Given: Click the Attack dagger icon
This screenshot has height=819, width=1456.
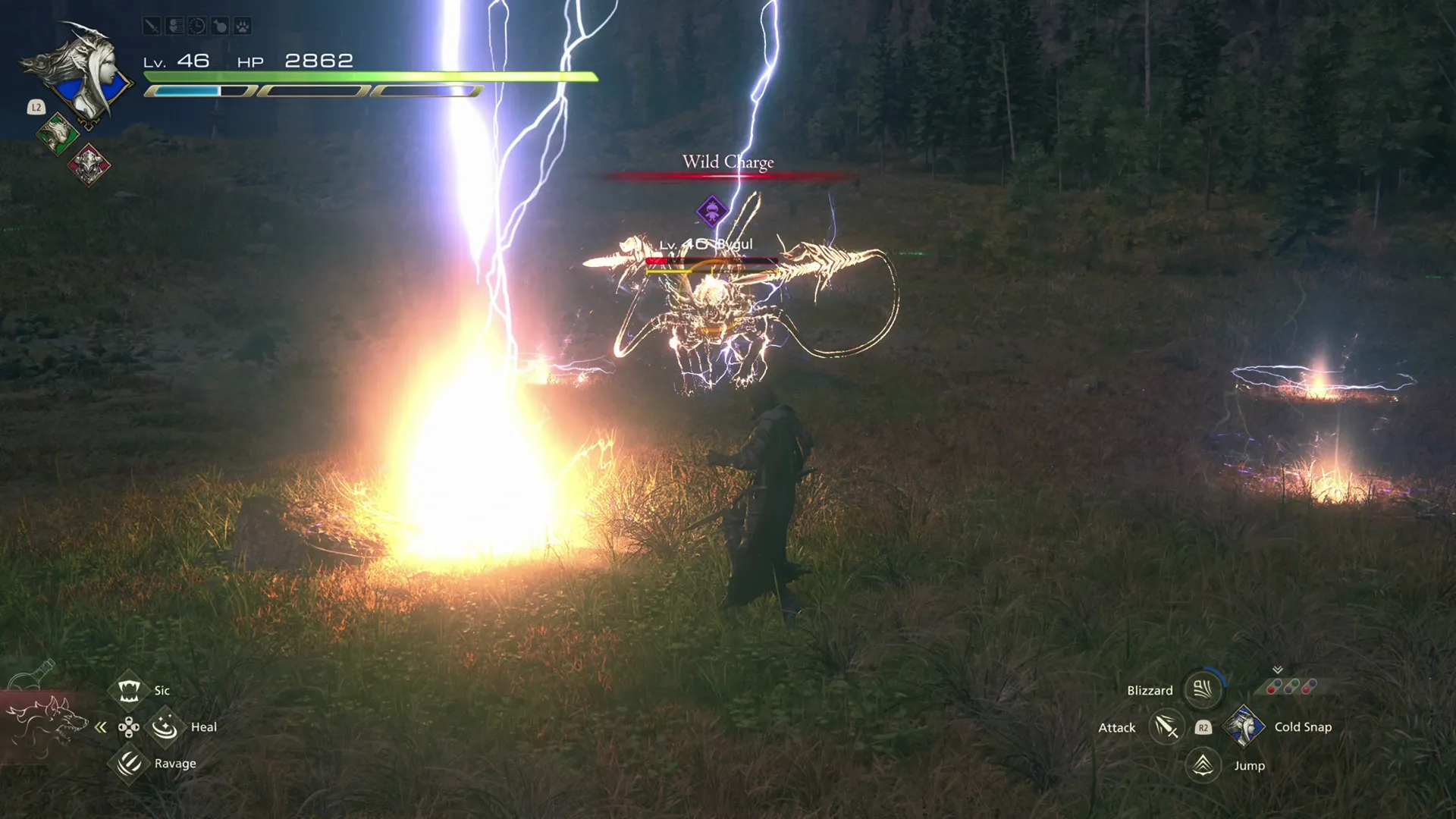Looking at the screenshot, I should coord(1166,726).
